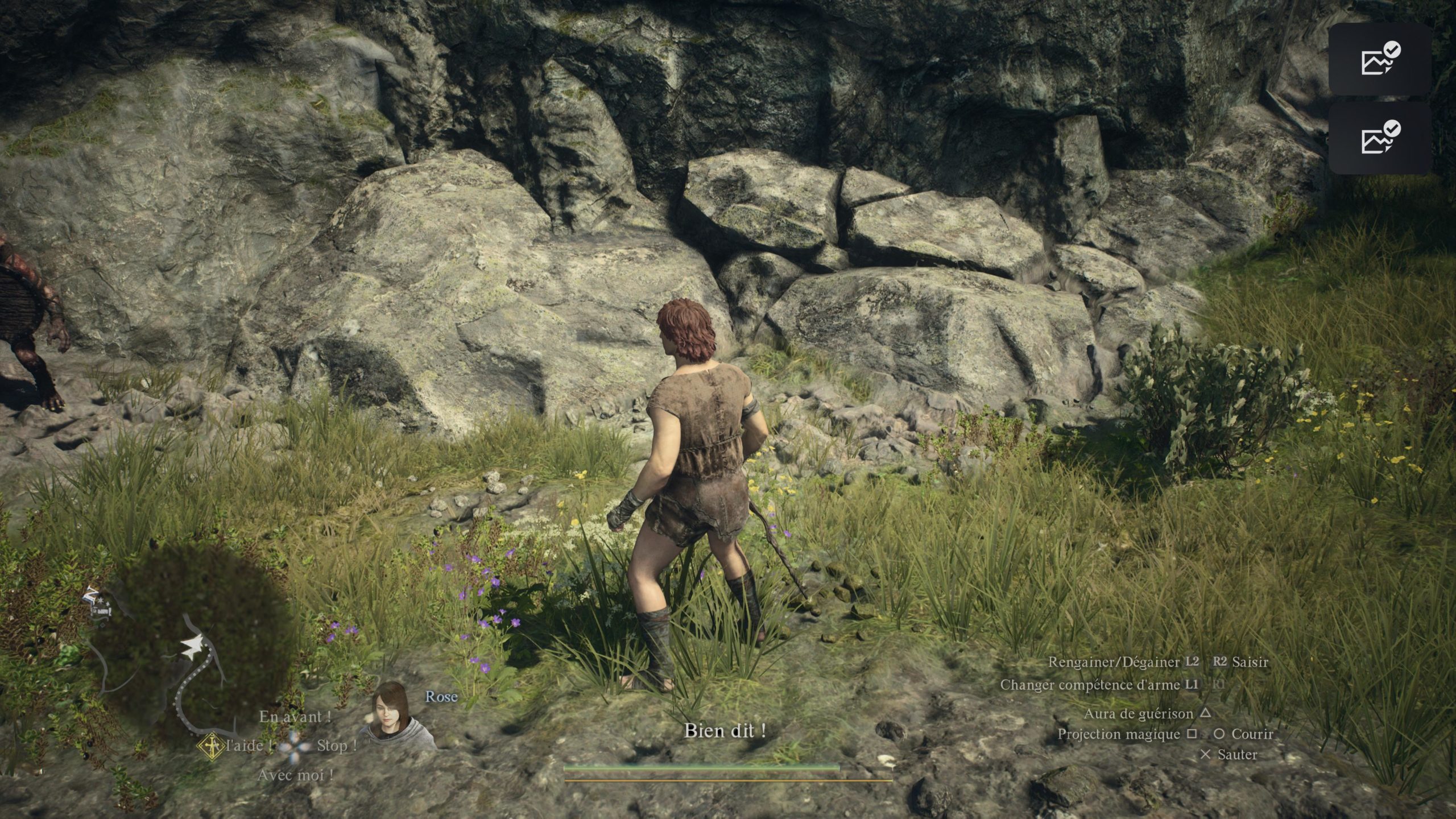Image resolution: width=1456 pixels, height=819 pixels.
Task: Choose the "Stop !" pawn command
Action: (x=337, y=745)
